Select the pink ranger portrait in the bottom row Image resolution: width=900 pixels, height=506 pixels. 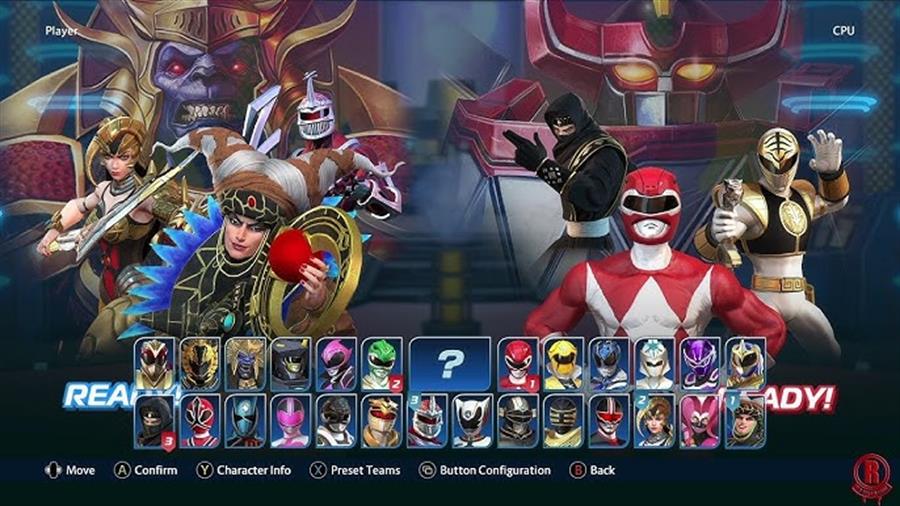point(290,421)
